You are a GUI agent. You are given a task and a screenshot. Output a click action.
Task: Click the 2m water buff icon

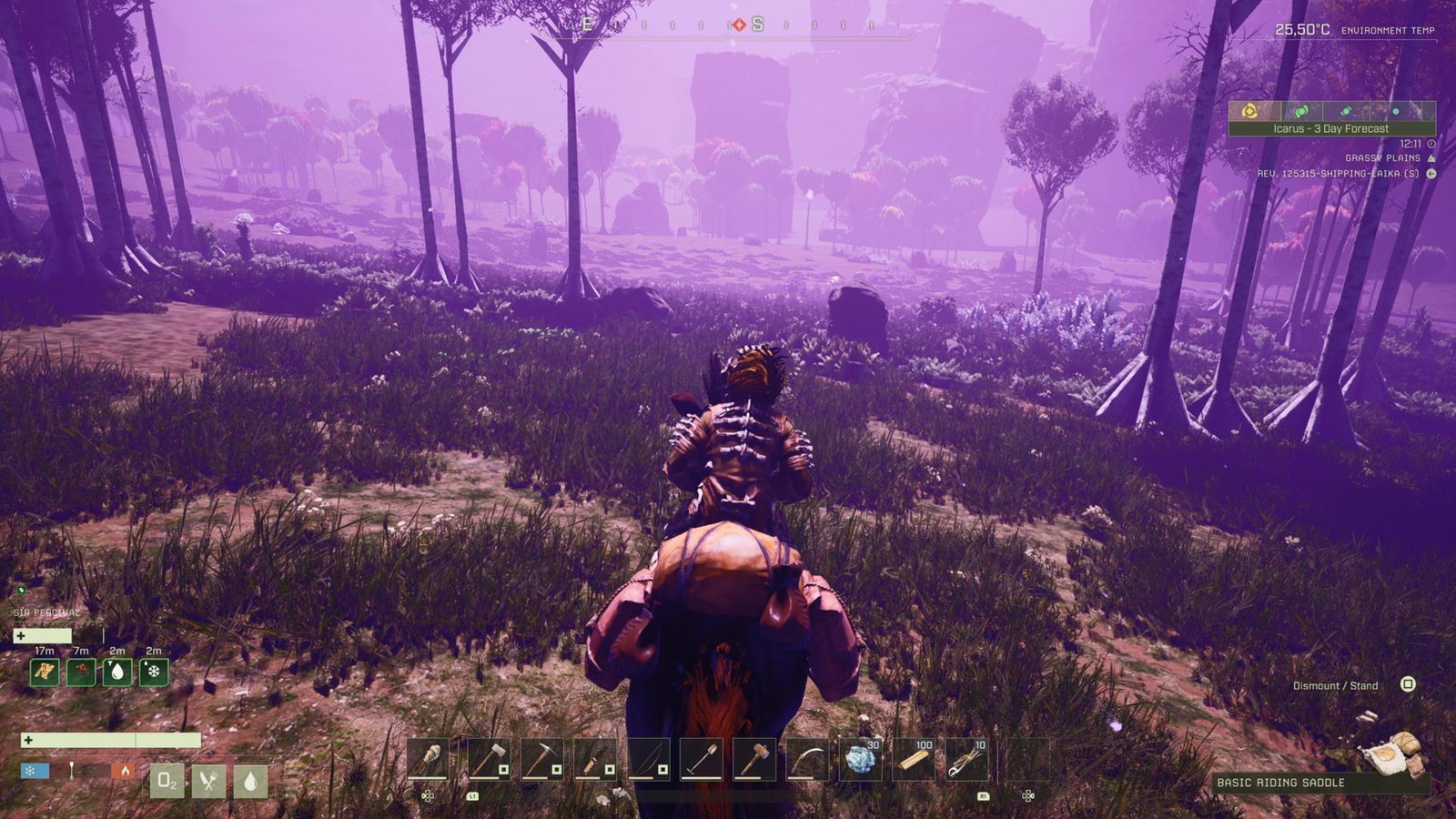117,672
